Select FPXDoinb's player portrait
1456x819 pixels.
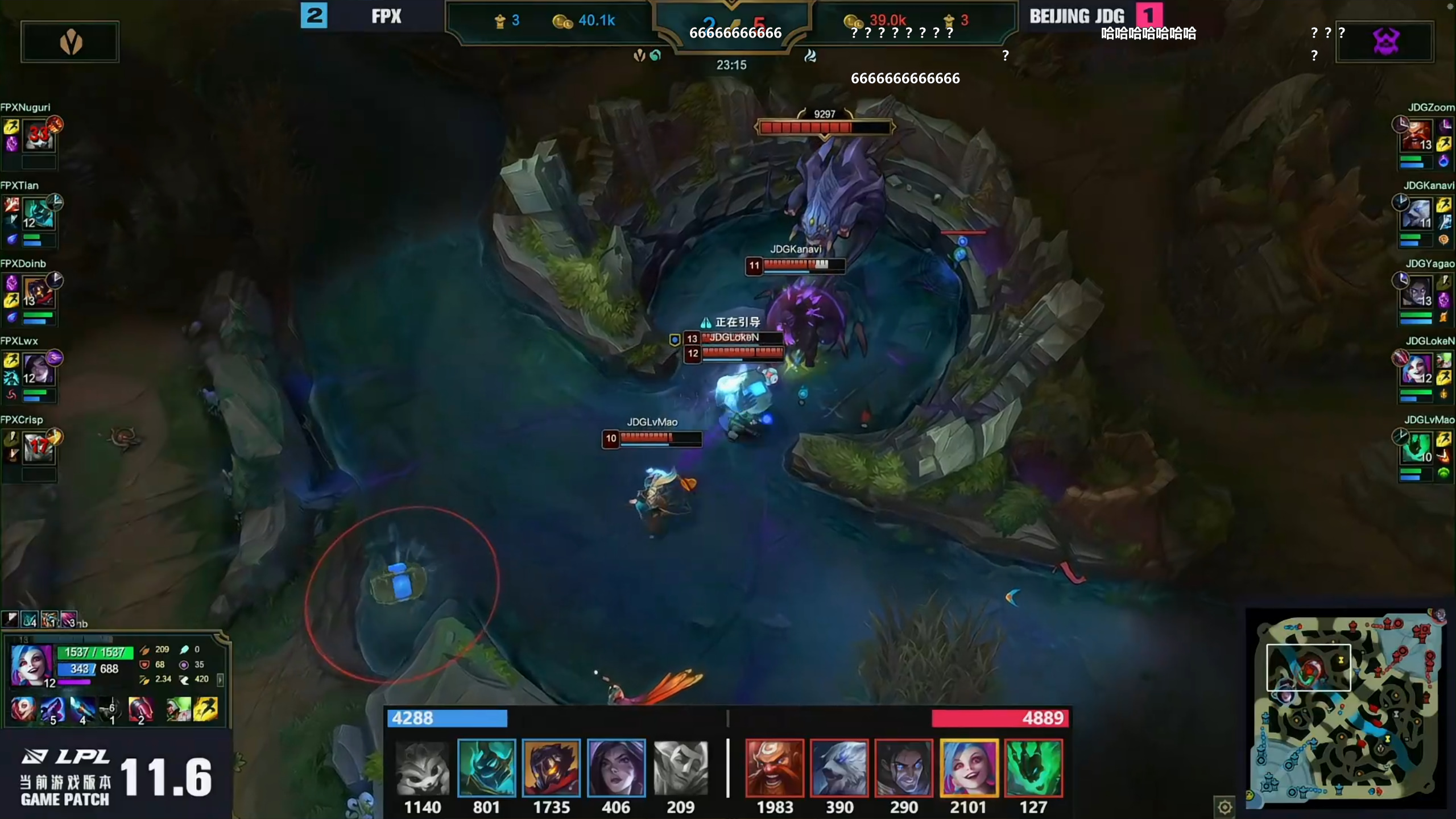tap(39, 292)
